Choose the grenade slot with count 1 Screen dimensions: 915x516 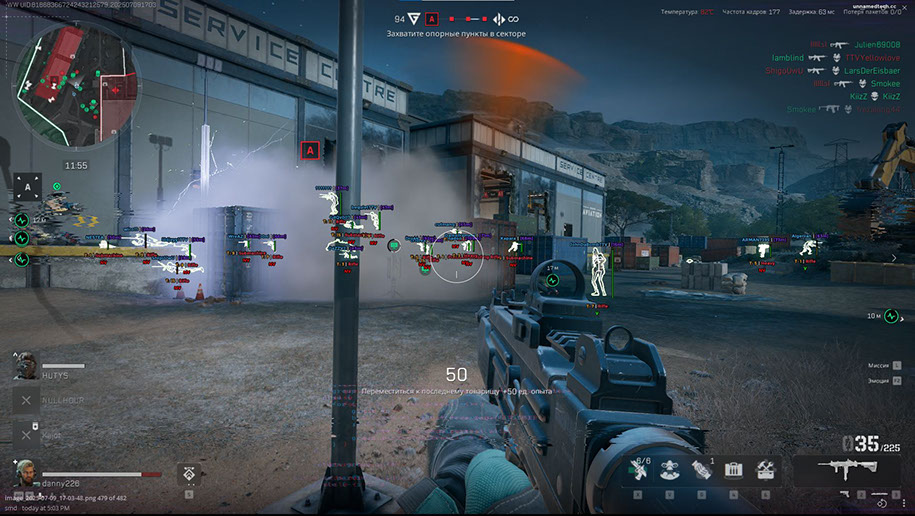click(x=701, y=469)
